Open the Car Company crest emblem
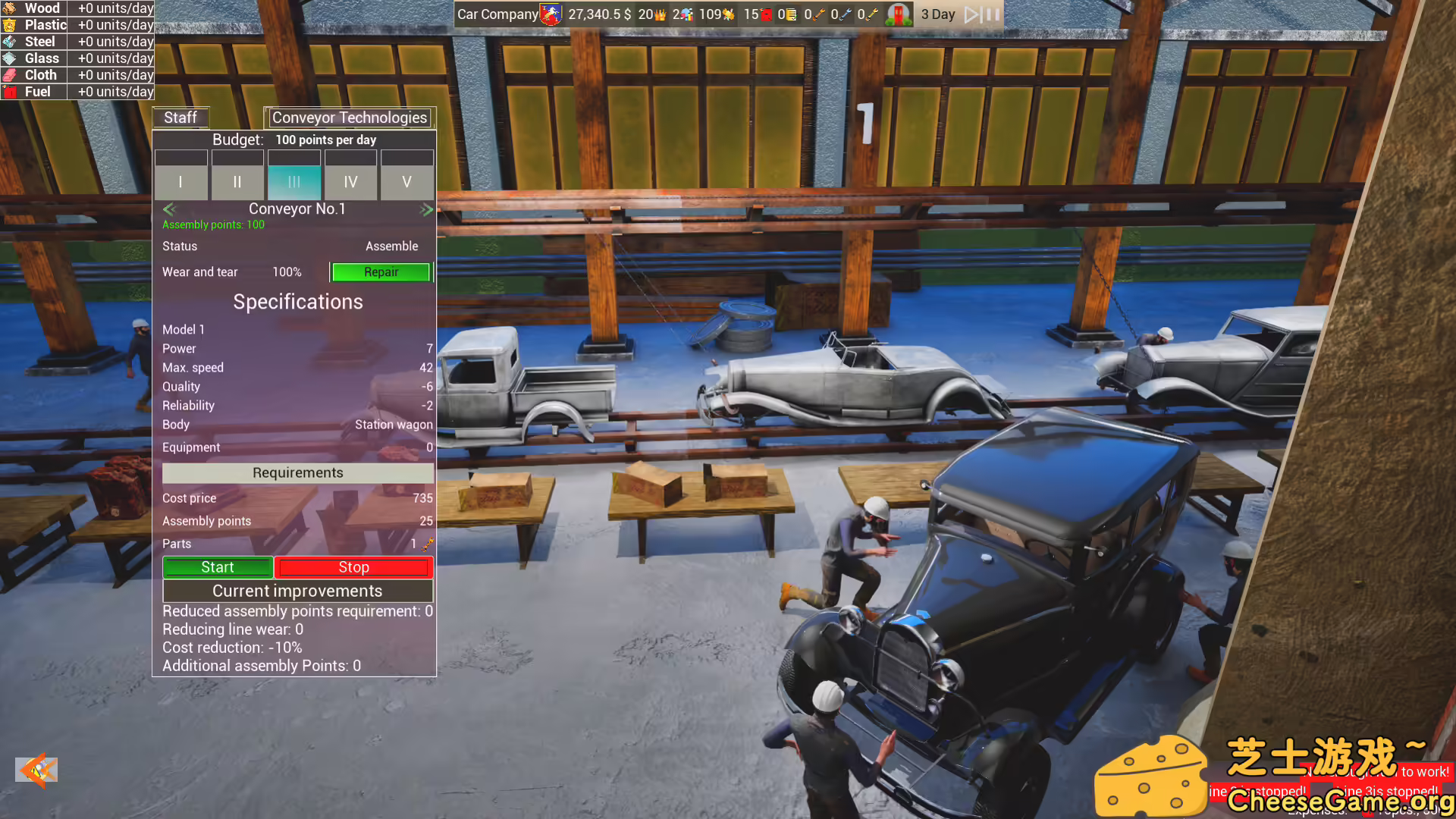The height and width of the screenshot is (819, 1456). pos(551,14)
